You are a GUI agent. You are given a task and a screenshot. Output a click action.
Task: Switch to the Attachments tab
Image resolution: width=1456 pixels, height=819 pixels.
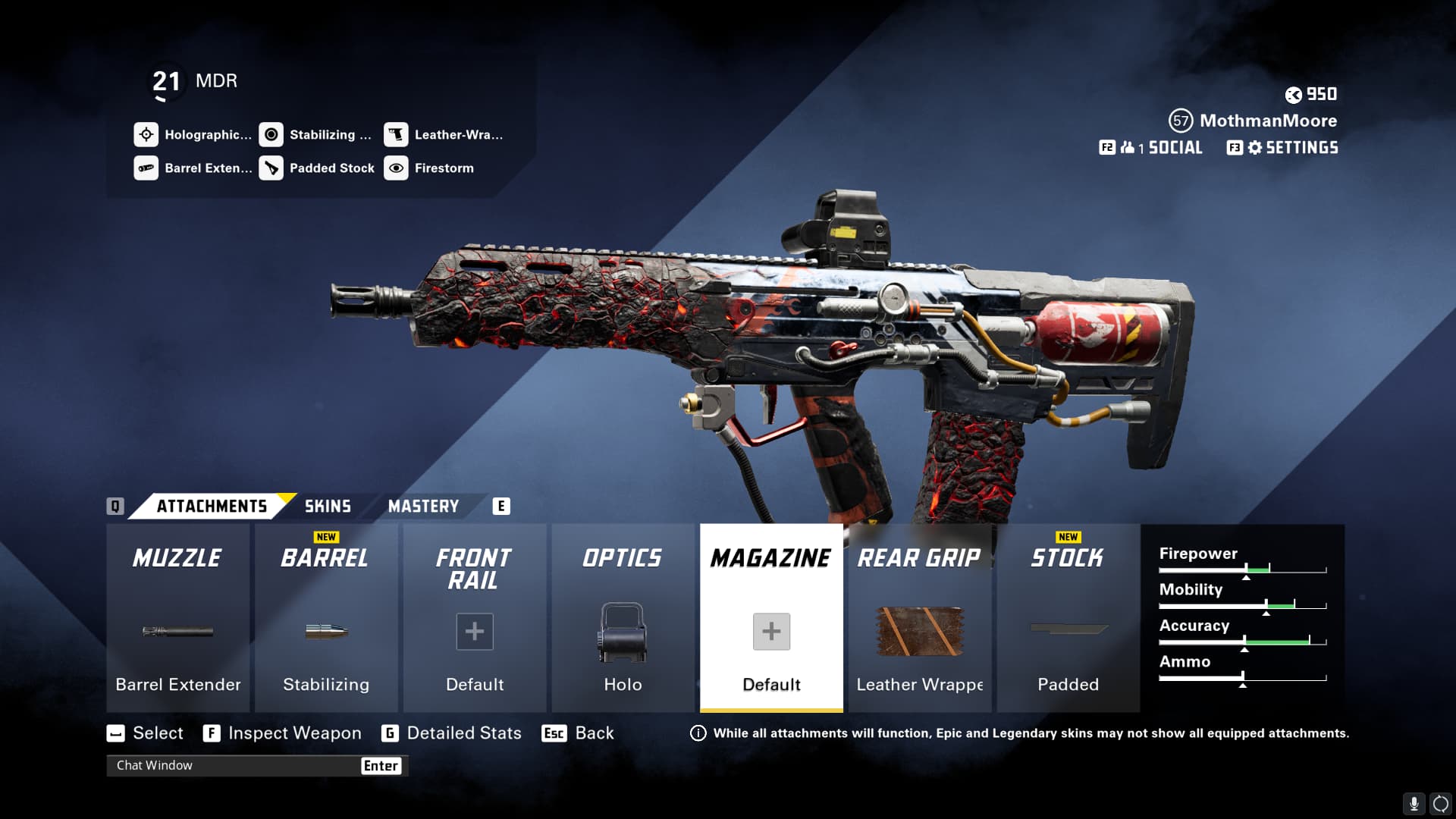212,507
